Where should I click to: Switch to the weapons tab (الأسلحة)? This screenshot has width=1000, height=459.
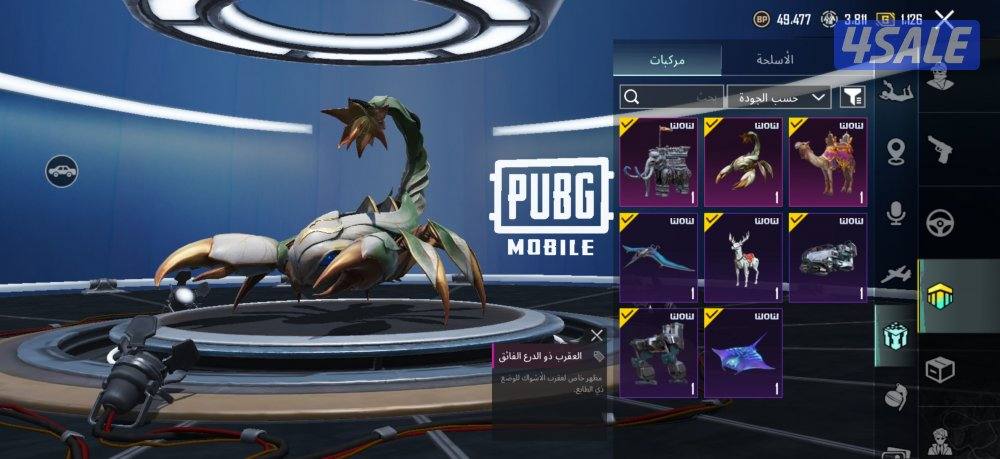click(x=774, y=59)
